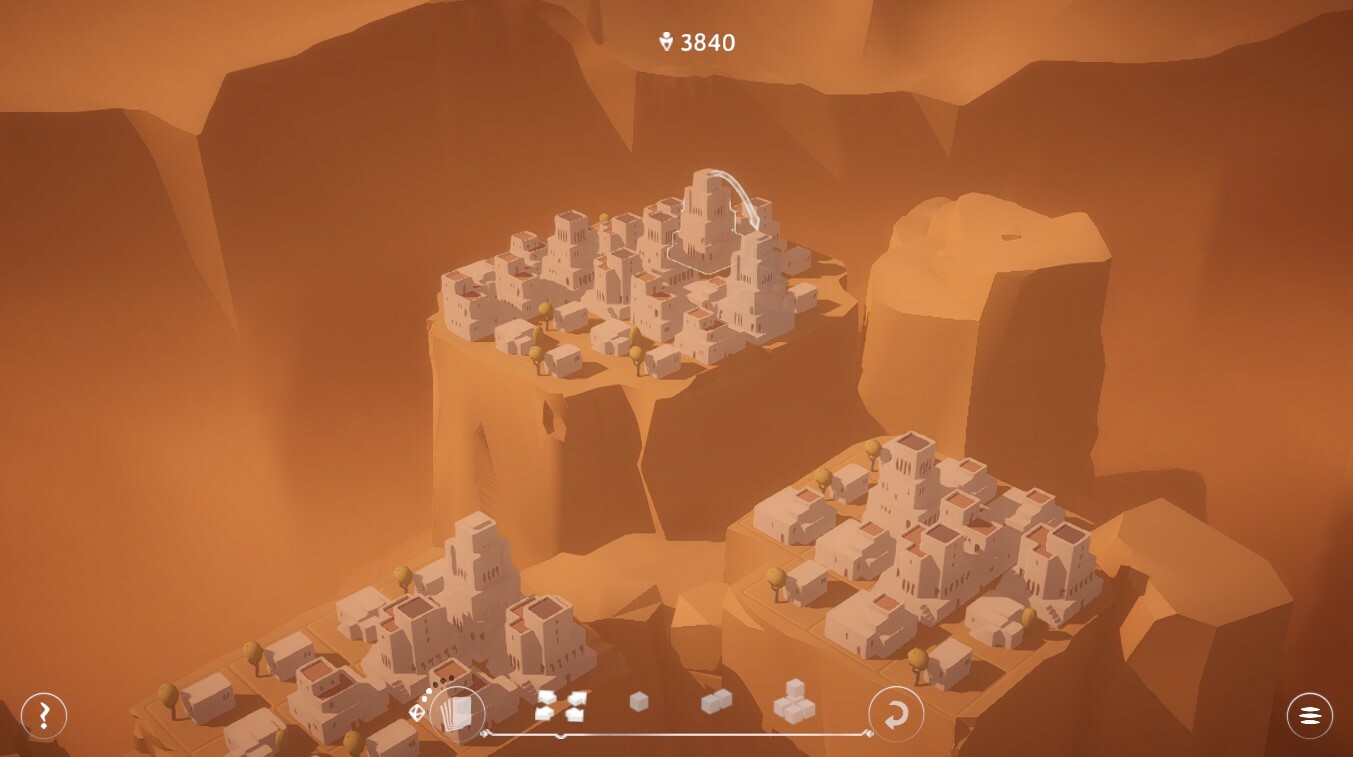This screenshot has width=1353, height=757.
Task: Open the hamburger menu in the bottom right
Action: [x=1309, y=715]
